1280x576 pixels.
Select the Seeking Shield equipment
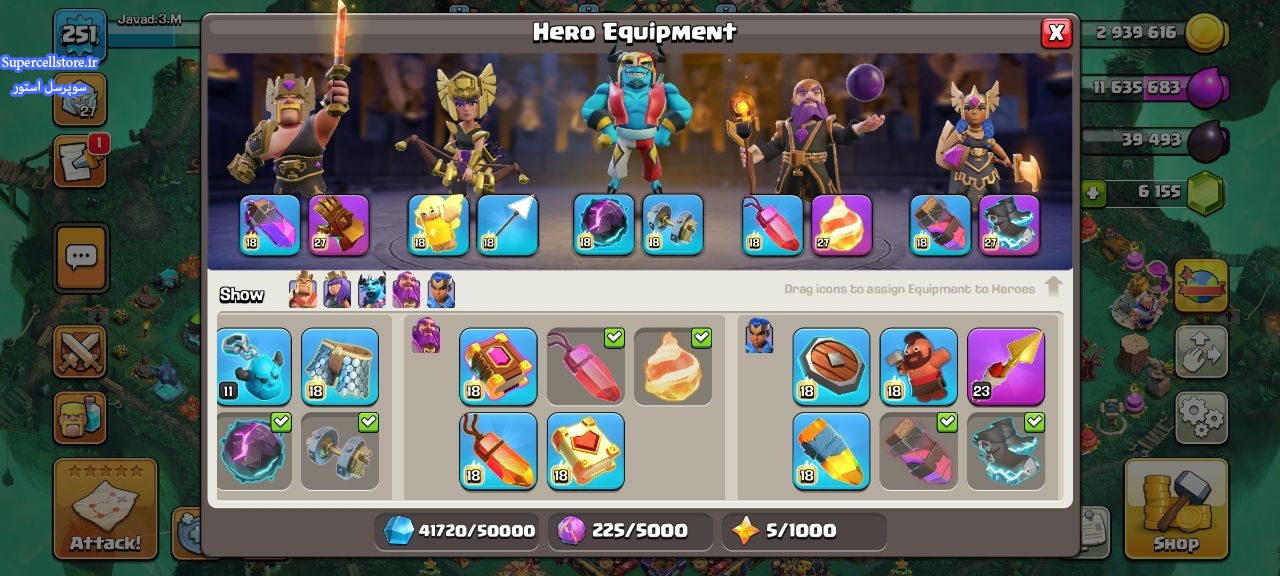(831, 367)
